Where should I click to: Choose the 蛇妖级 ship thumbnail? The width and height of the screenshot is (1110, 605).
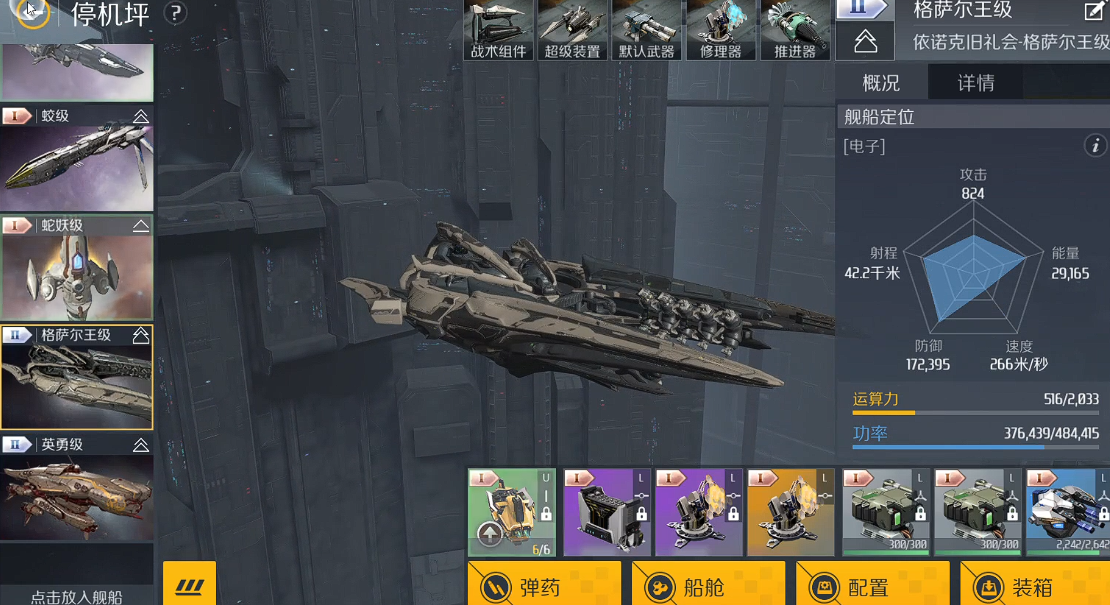pyautogui.click(x=77, y=269)
